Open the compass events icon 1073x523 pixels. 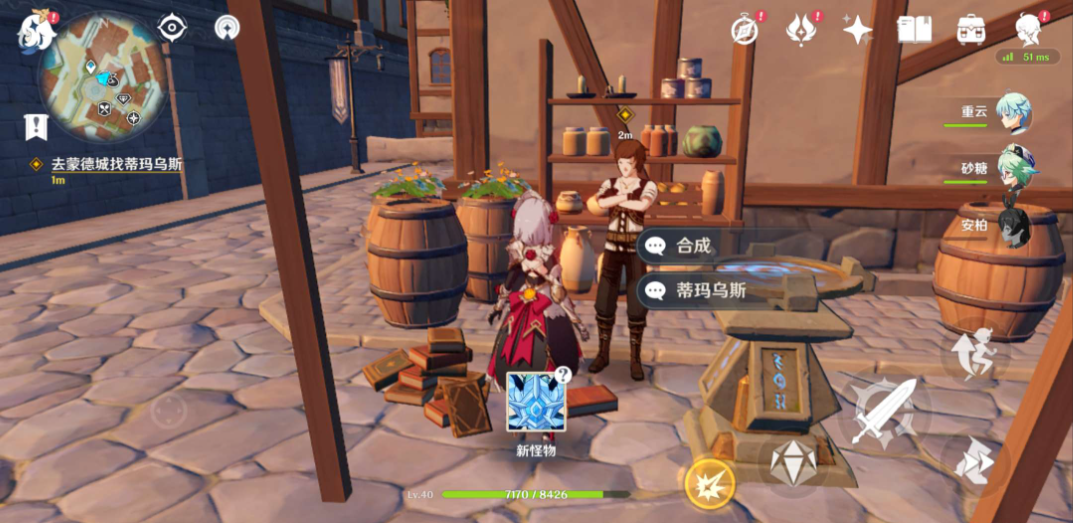(x=744, y=30)
